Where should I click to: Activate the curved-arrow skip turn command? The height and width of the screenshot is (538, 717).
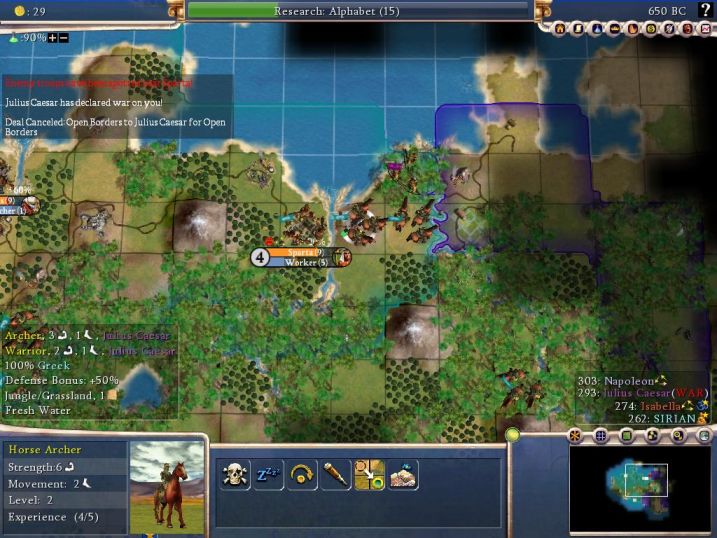[x=302, y=475]
